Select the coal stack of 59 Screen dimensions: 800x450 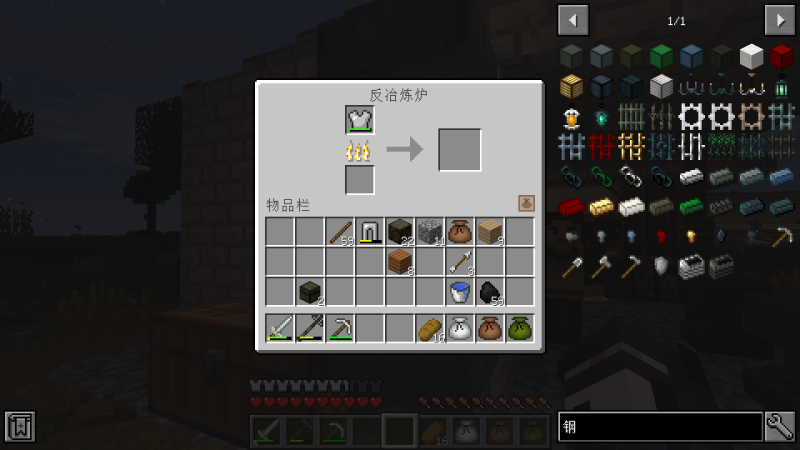tap(490, 292)
